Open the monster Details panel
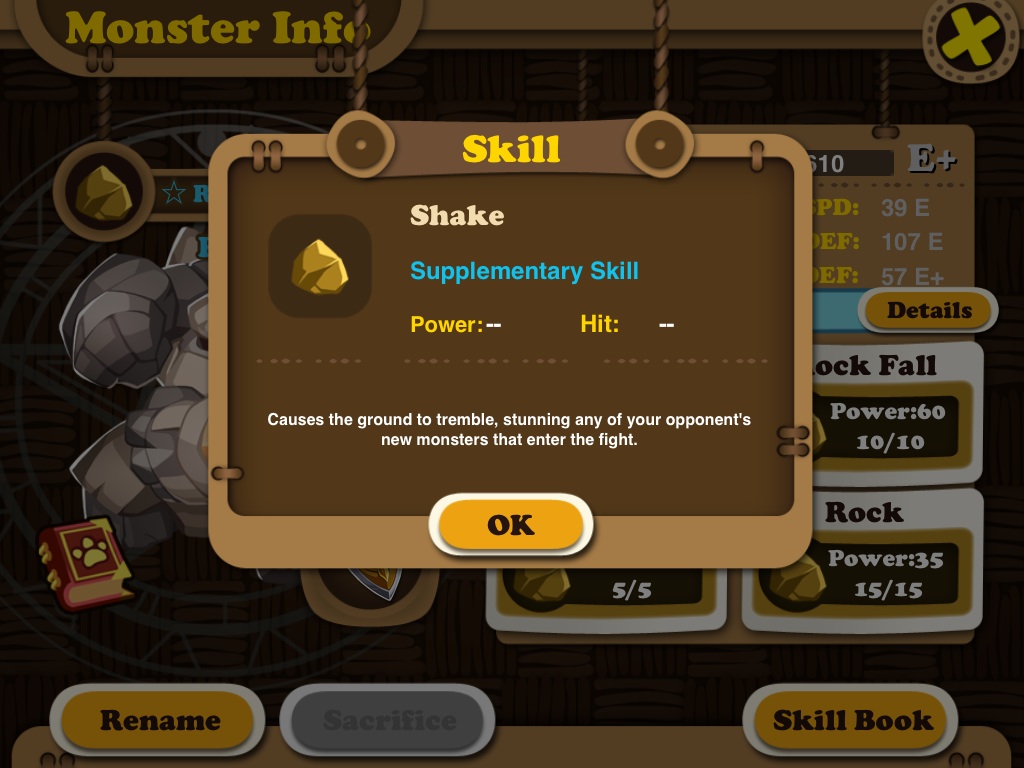The image size is (1024, 768). (x=929, y=310)
